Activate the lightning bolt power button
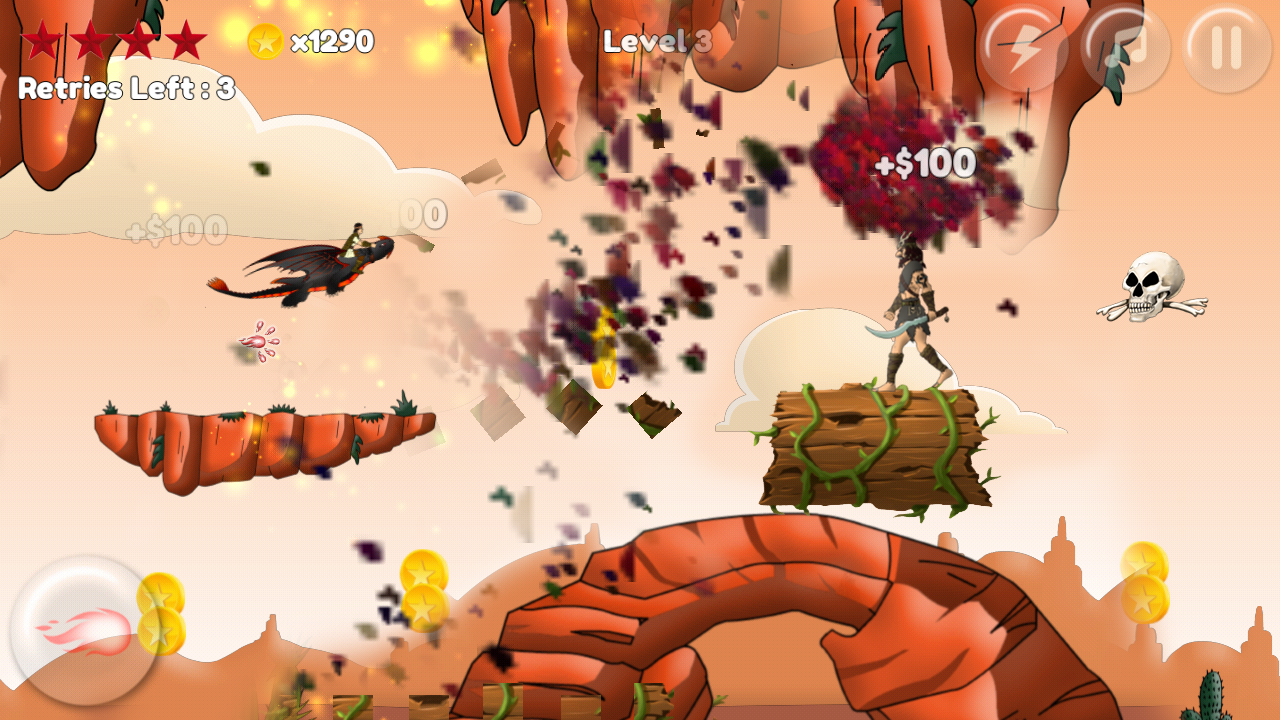This screenshot has width=1280, height=720. 1023,48
